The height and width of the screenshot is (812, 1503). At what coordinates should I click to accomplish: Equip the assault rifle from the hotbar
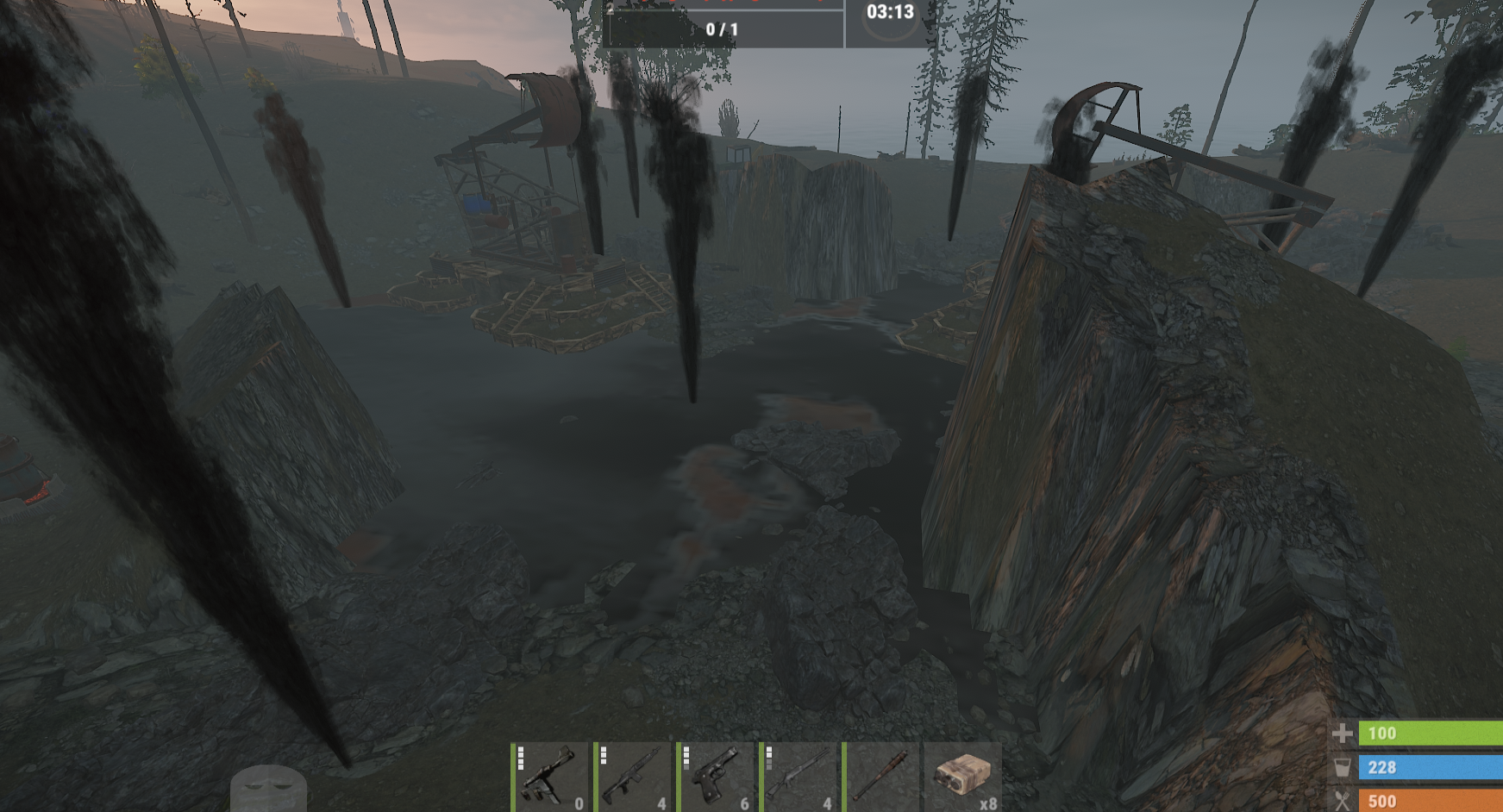click(x=633, y=777)
